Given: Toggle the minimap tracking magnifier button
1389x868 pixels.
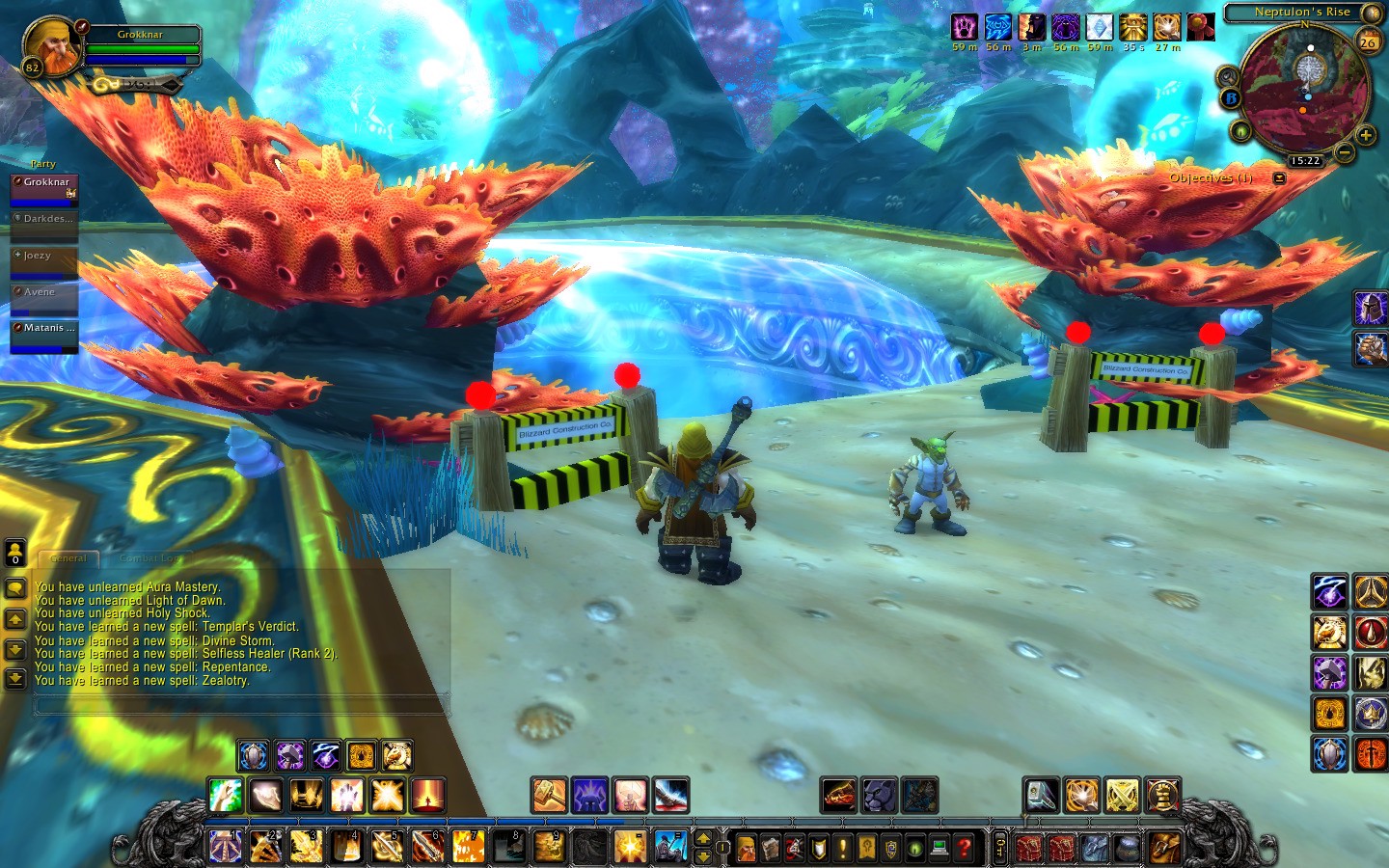Looking at the screenshot, I should pos(1228,76).
